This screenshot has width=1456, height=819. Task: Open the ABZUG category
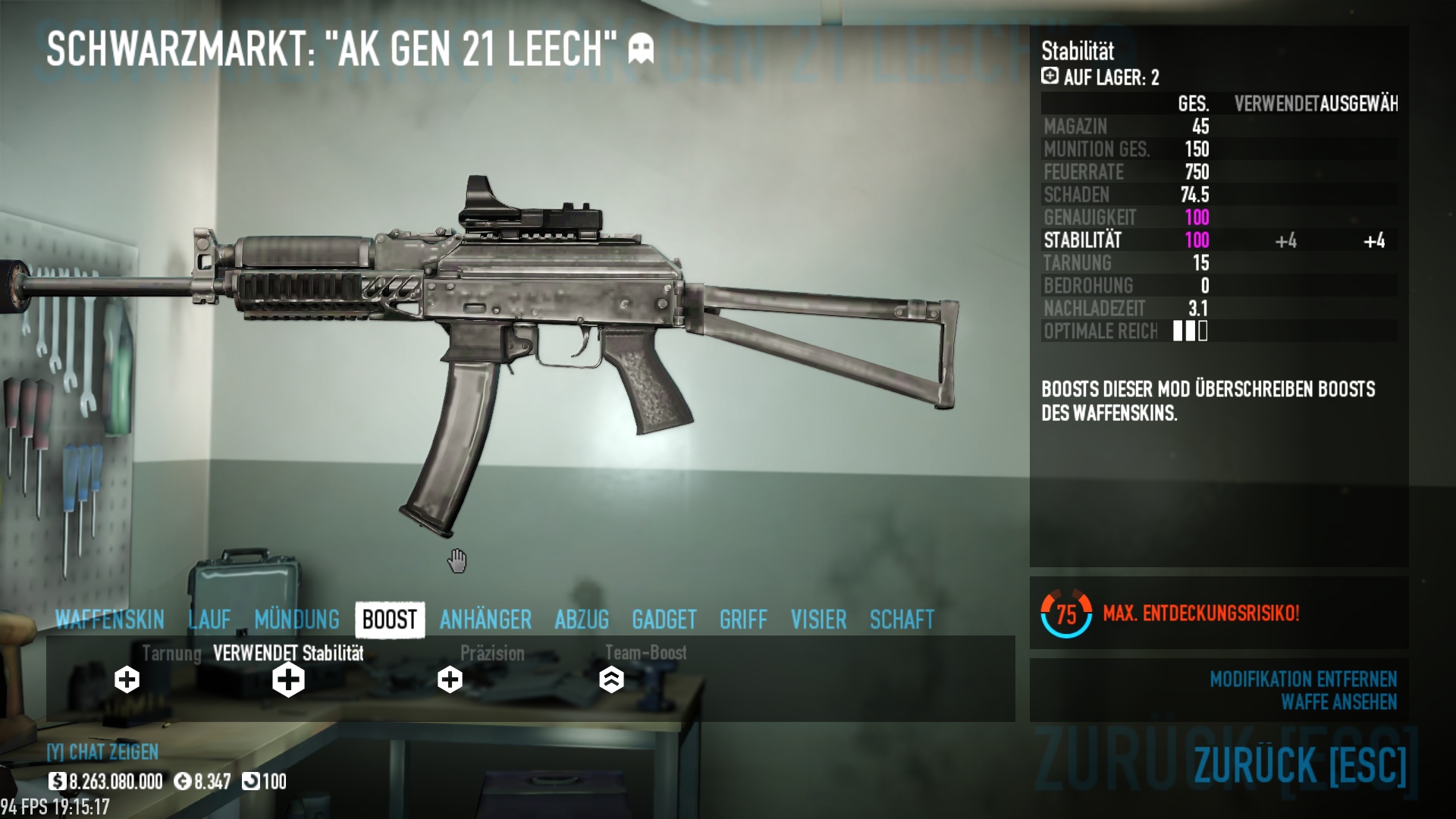582,620
